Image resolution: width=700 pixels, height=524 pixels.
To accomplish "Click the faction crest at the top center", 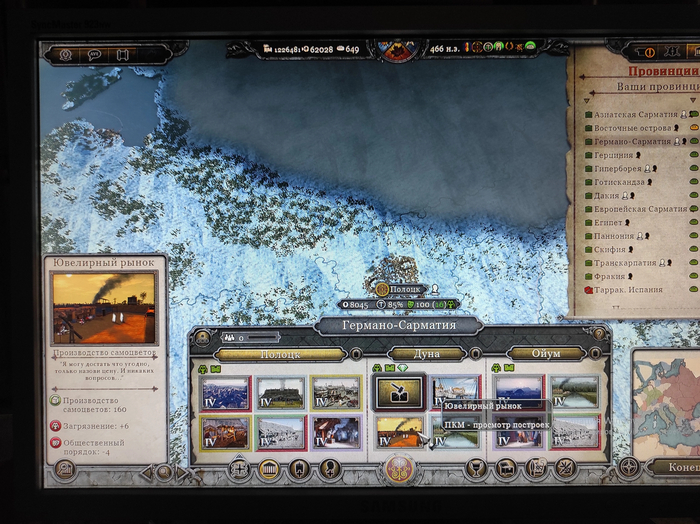I will 398,48.
